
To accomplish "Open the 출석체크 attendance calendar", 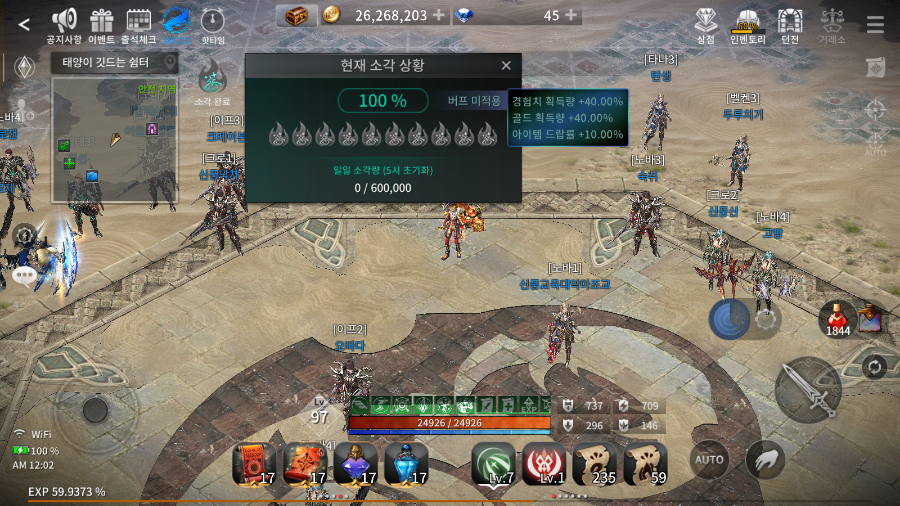I will (x=139, y=22).
